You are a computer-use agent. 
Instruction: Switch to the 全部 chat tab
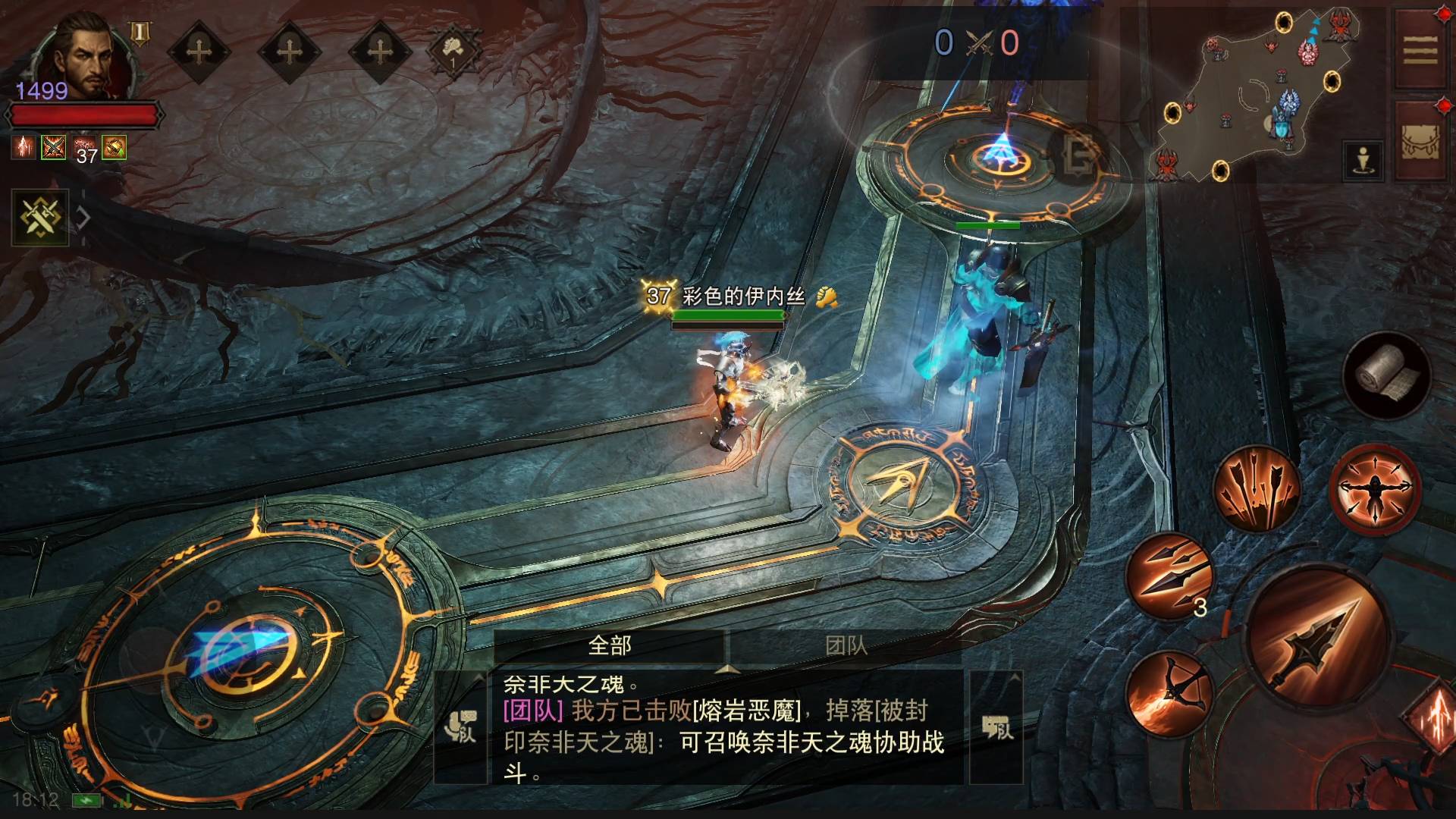tap(610, 646)
